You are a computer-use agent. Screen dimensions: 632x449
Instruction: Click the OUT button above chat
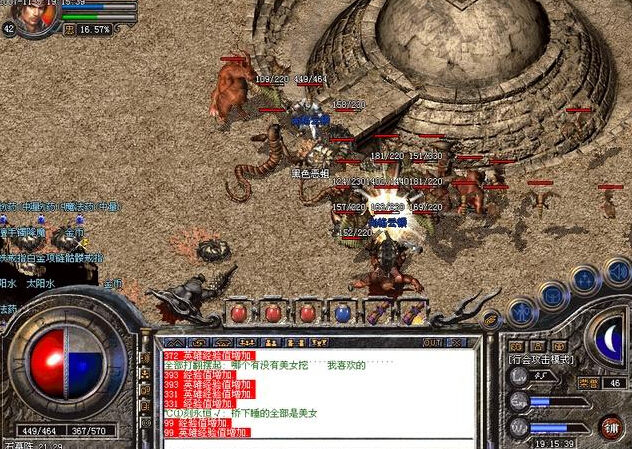[x=433, y=342]
